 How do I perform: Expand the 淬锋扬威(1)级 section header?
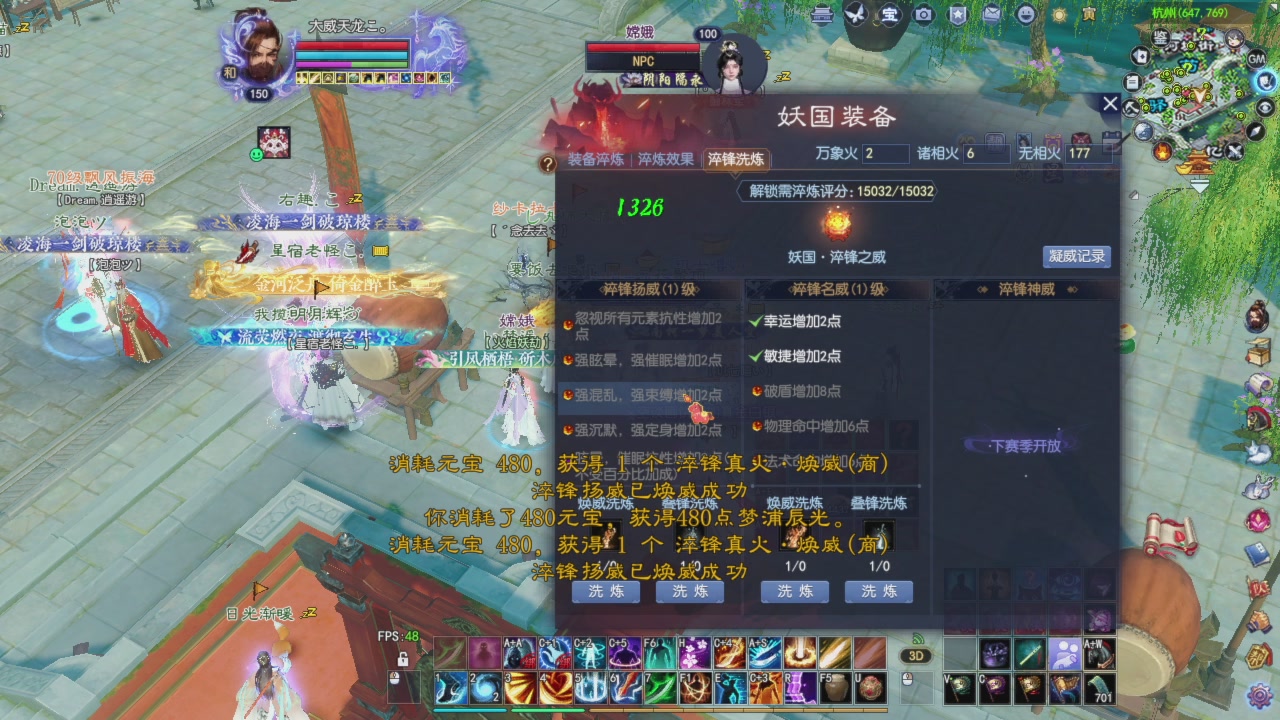(647, 287)
